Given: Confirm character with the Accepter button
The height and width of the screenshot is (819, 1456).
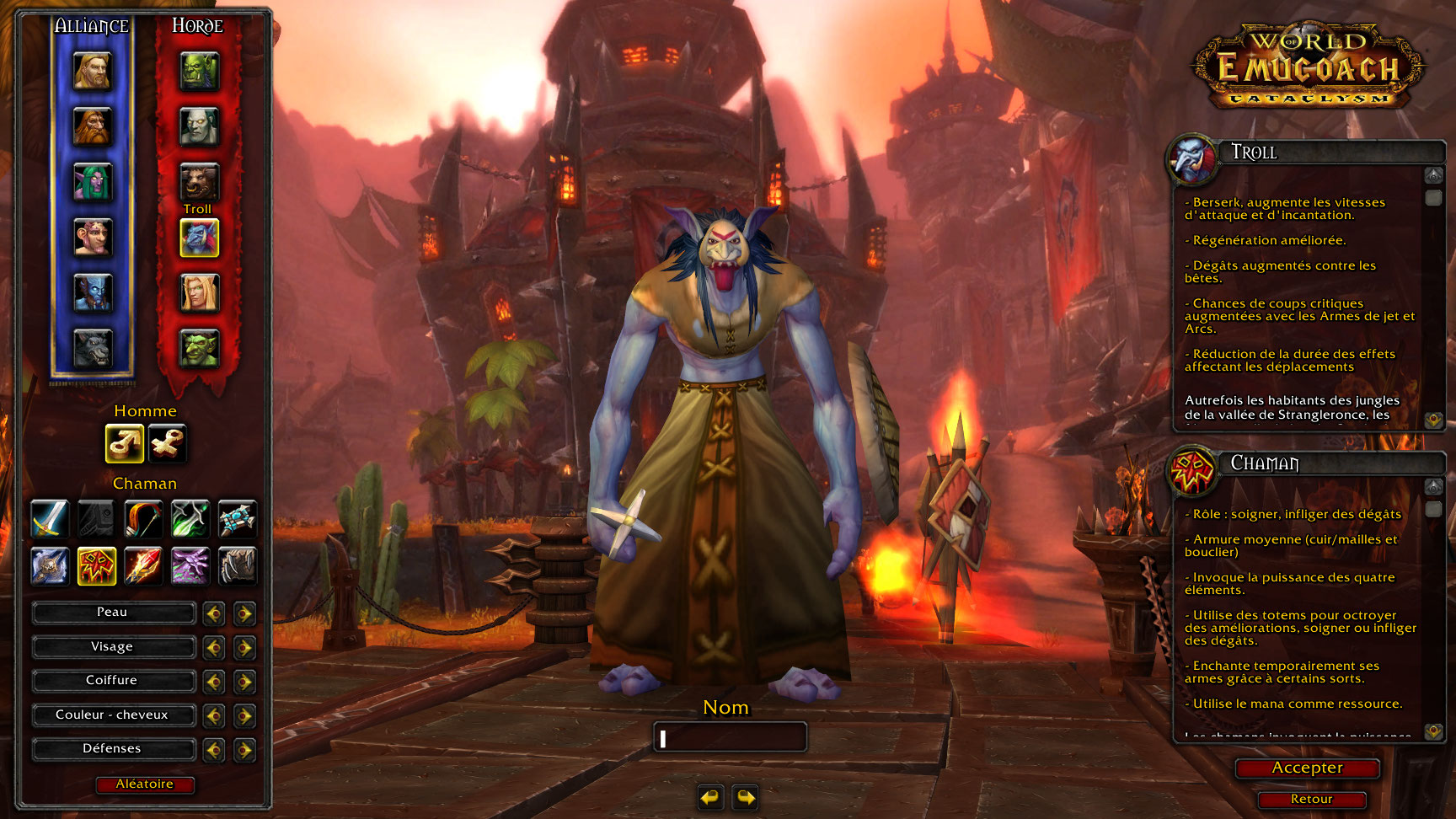Looking at the screenshot, I should coord(1307,768).
